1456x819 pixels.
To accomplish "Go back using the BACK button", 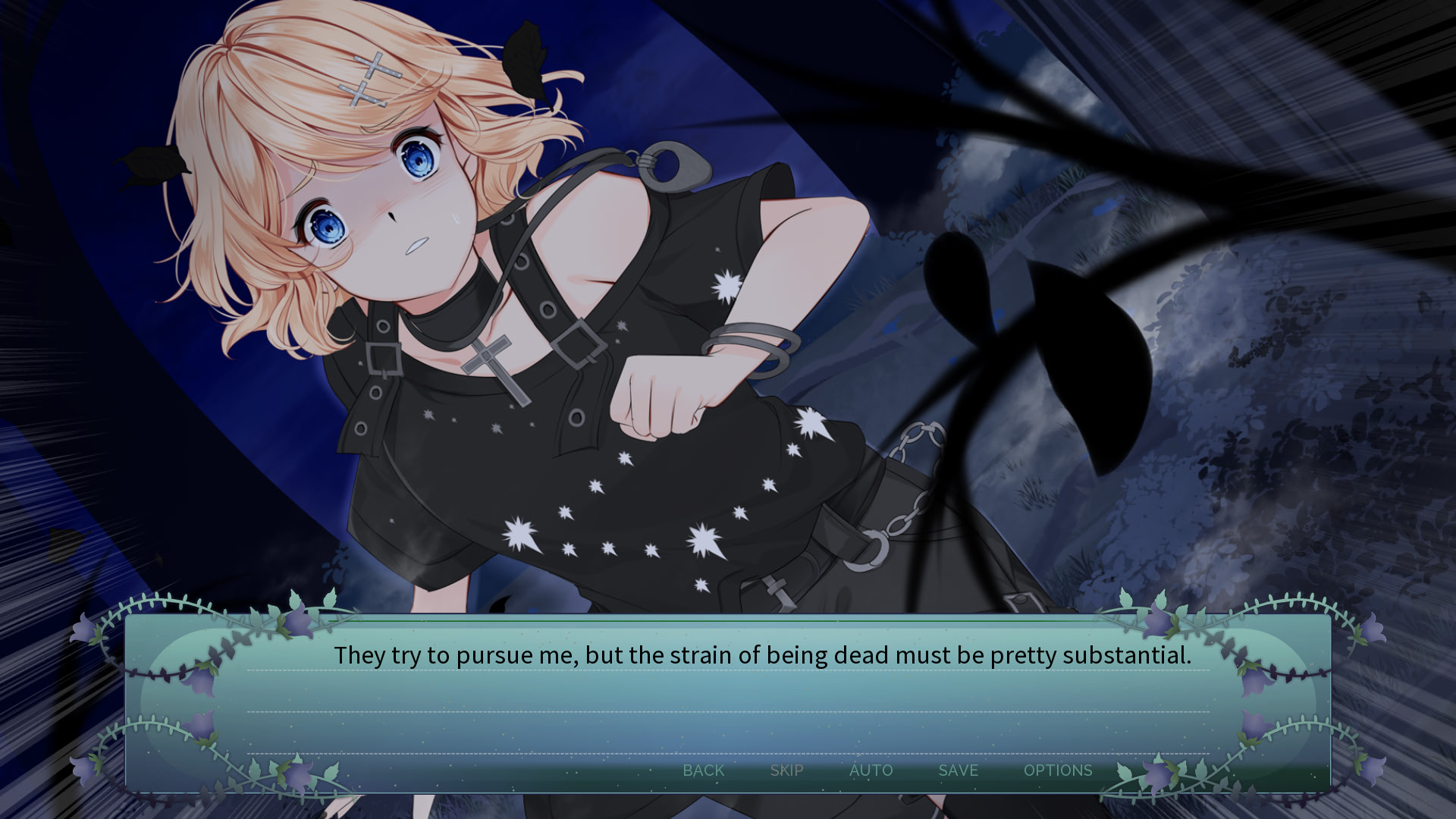I will point(703,770).
